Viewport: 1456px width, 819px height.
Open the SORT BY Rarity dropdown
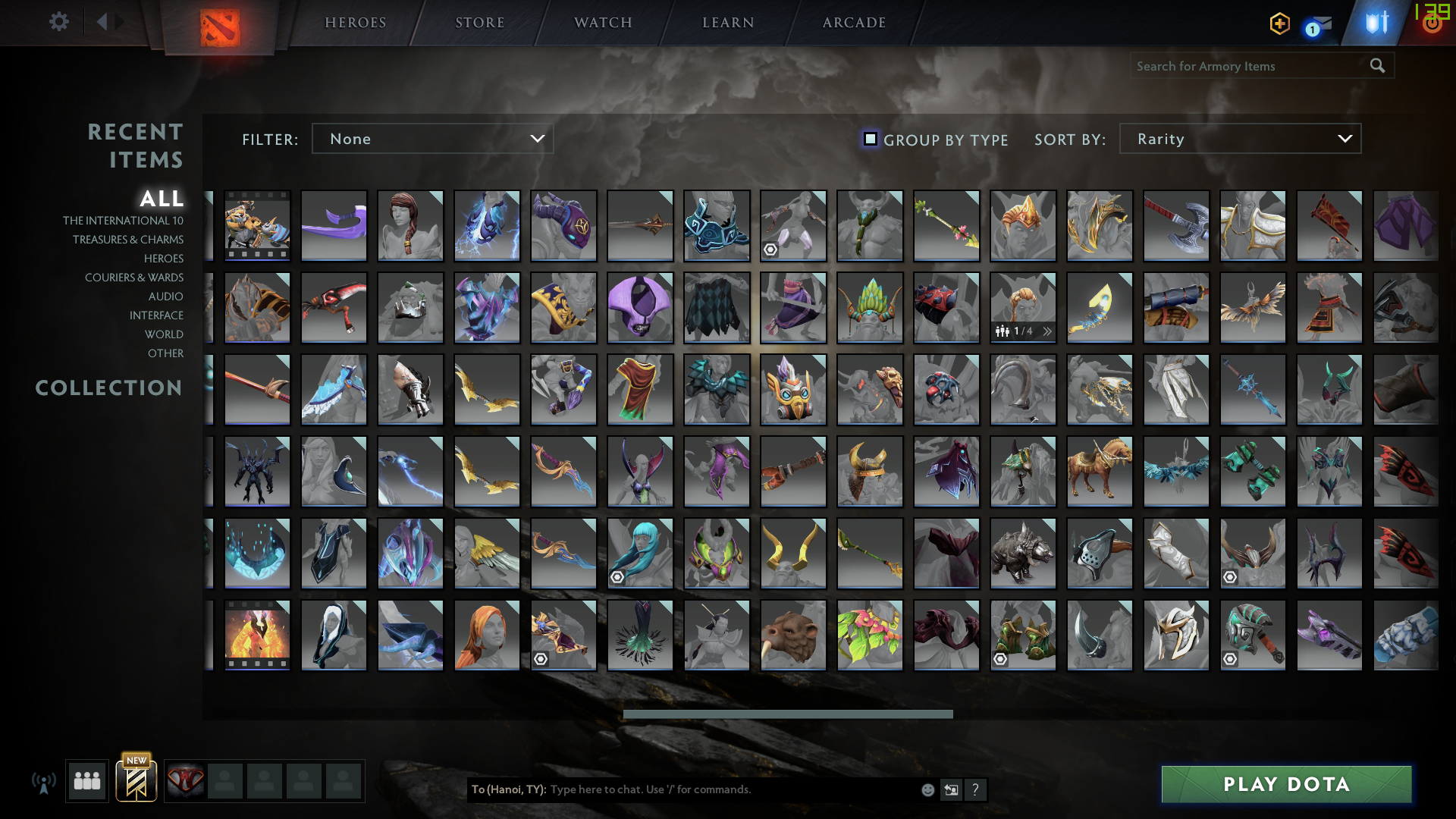pos(1239,139)
